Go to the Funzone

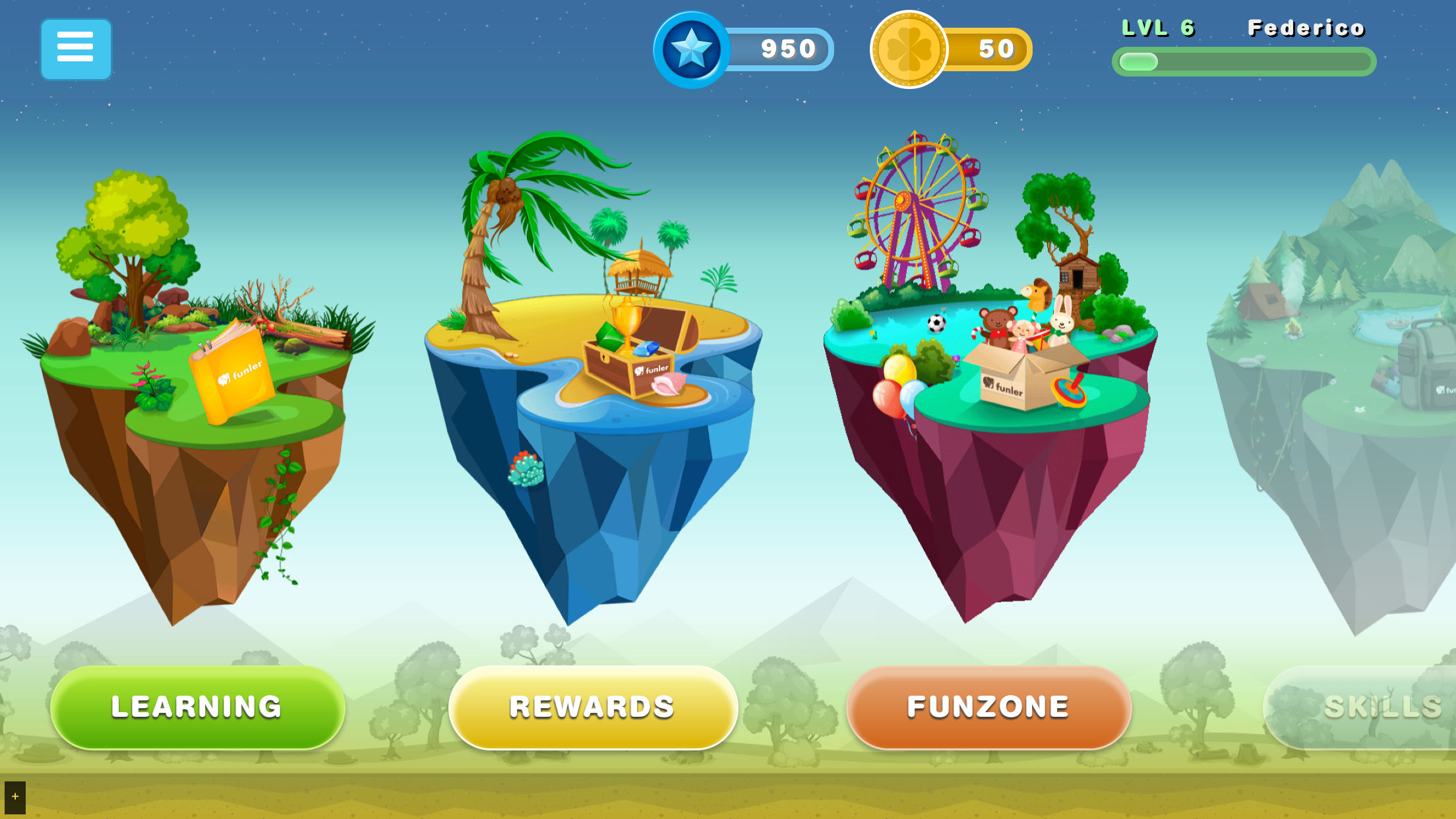click(x=988, y=707)
